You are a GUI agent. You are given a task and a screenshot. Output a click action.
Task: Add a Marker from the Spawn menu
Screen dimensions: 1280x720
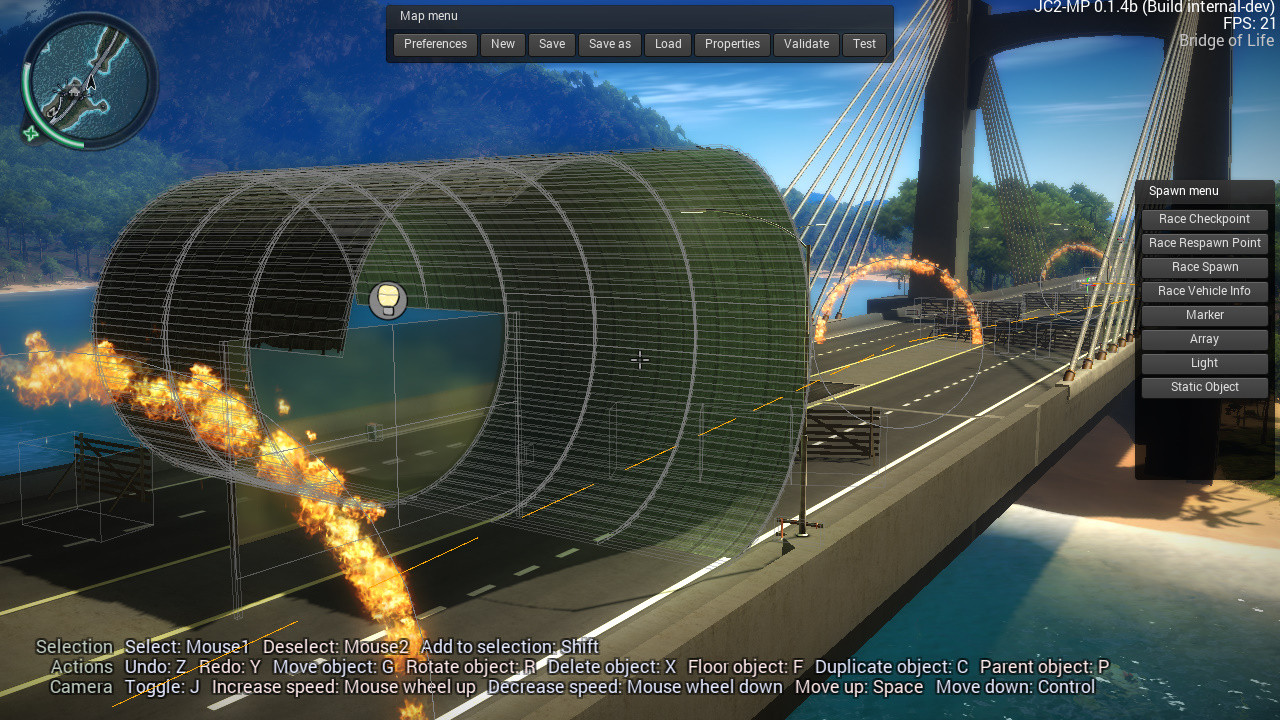(x=1204, y=315)
